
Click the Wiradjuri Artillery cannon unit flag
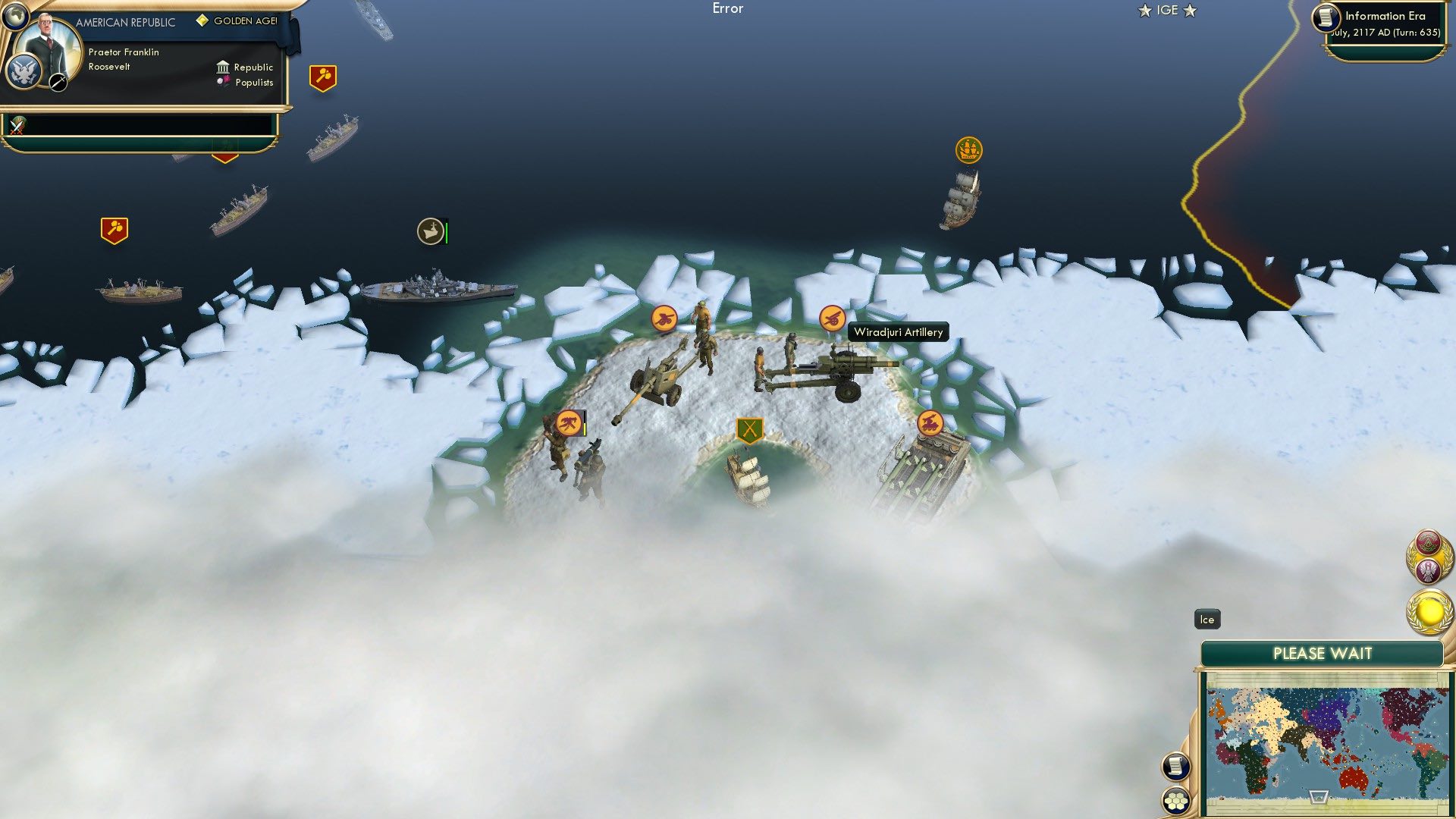[x=834, y=316]
